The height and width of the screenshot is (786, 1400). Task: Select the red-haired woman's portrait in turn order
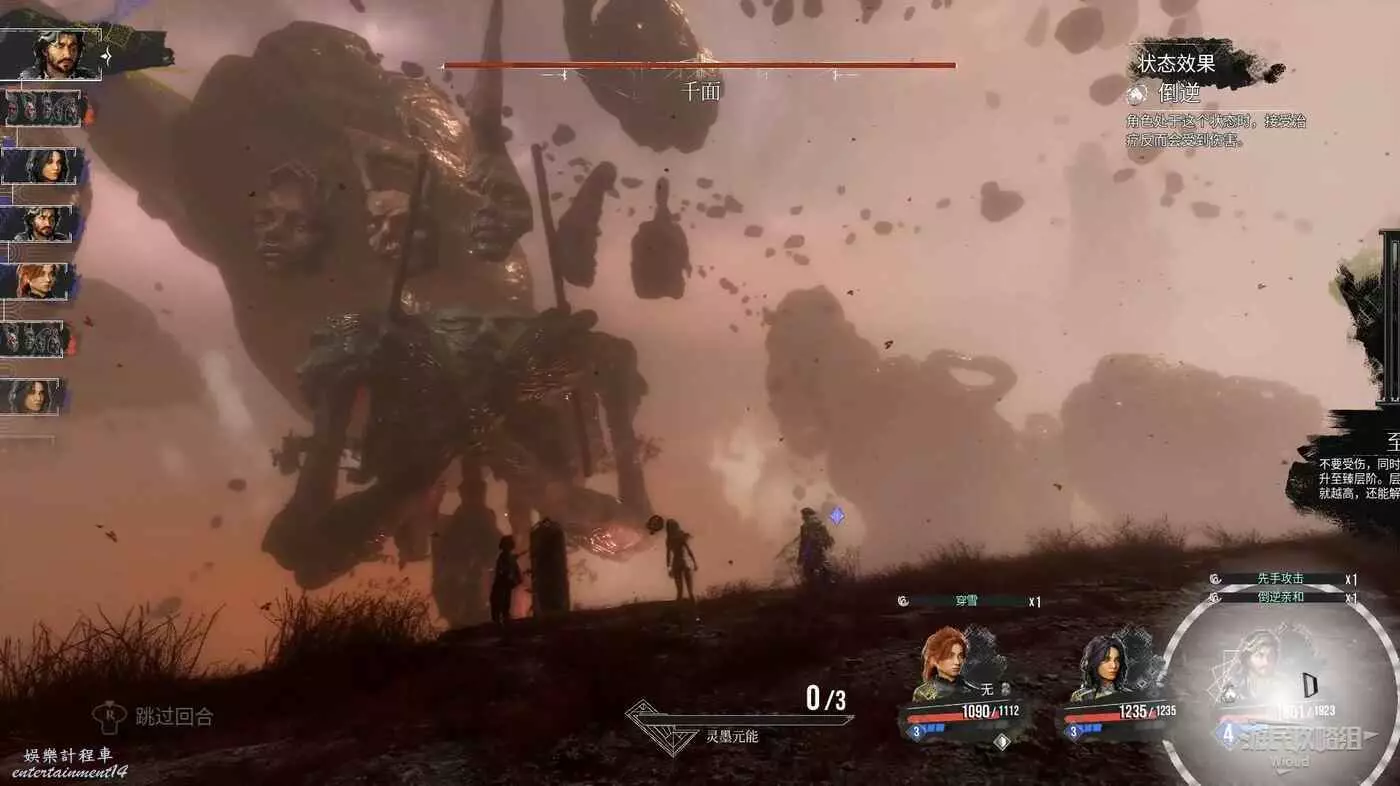click(38, 281)
